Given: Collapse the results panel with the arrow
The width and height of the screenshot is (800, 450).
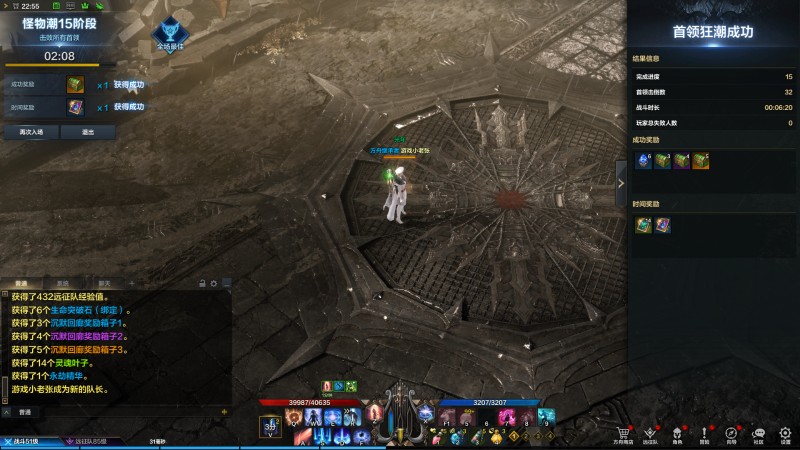Looking at the screenshot, I should (621, 182).
